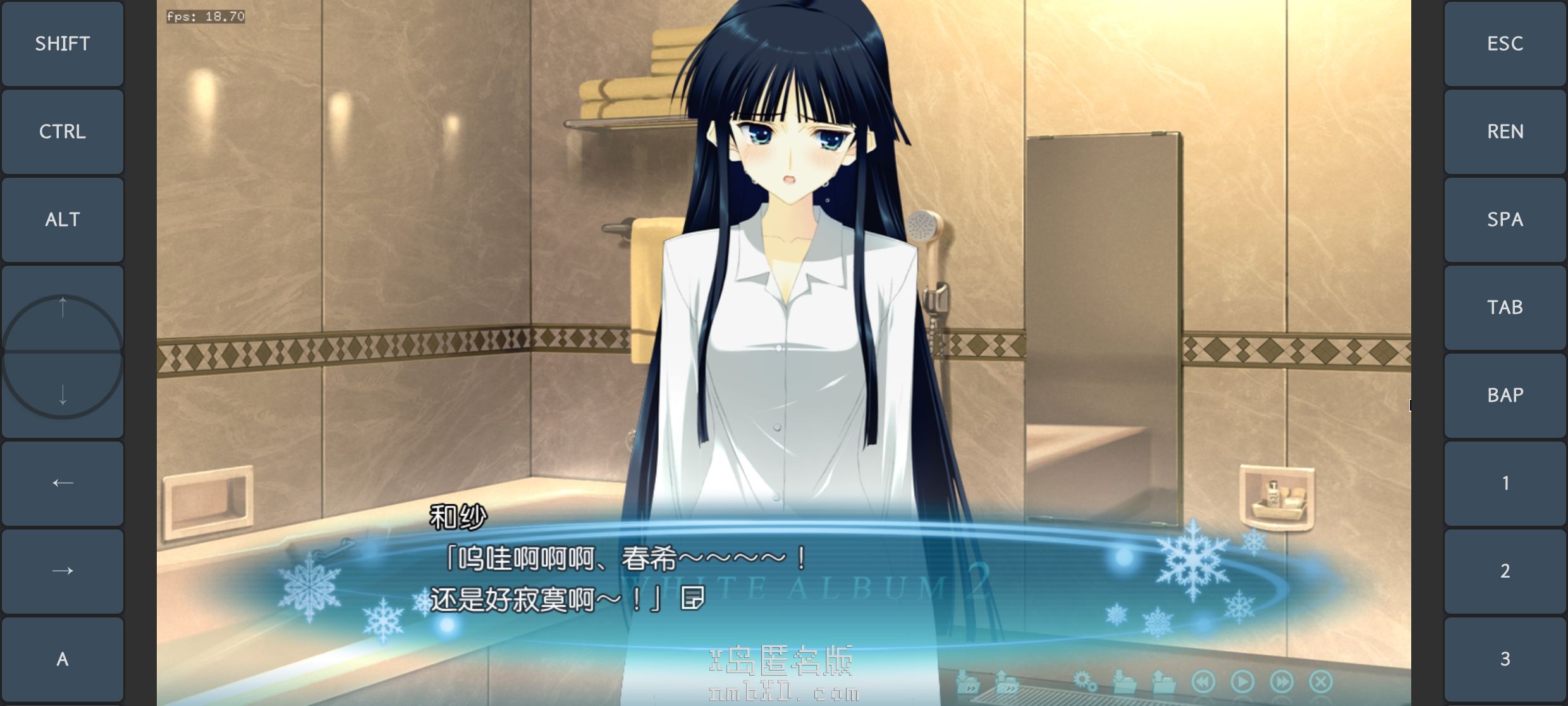Tap the ESC overlay key

tap(1505, 44)
